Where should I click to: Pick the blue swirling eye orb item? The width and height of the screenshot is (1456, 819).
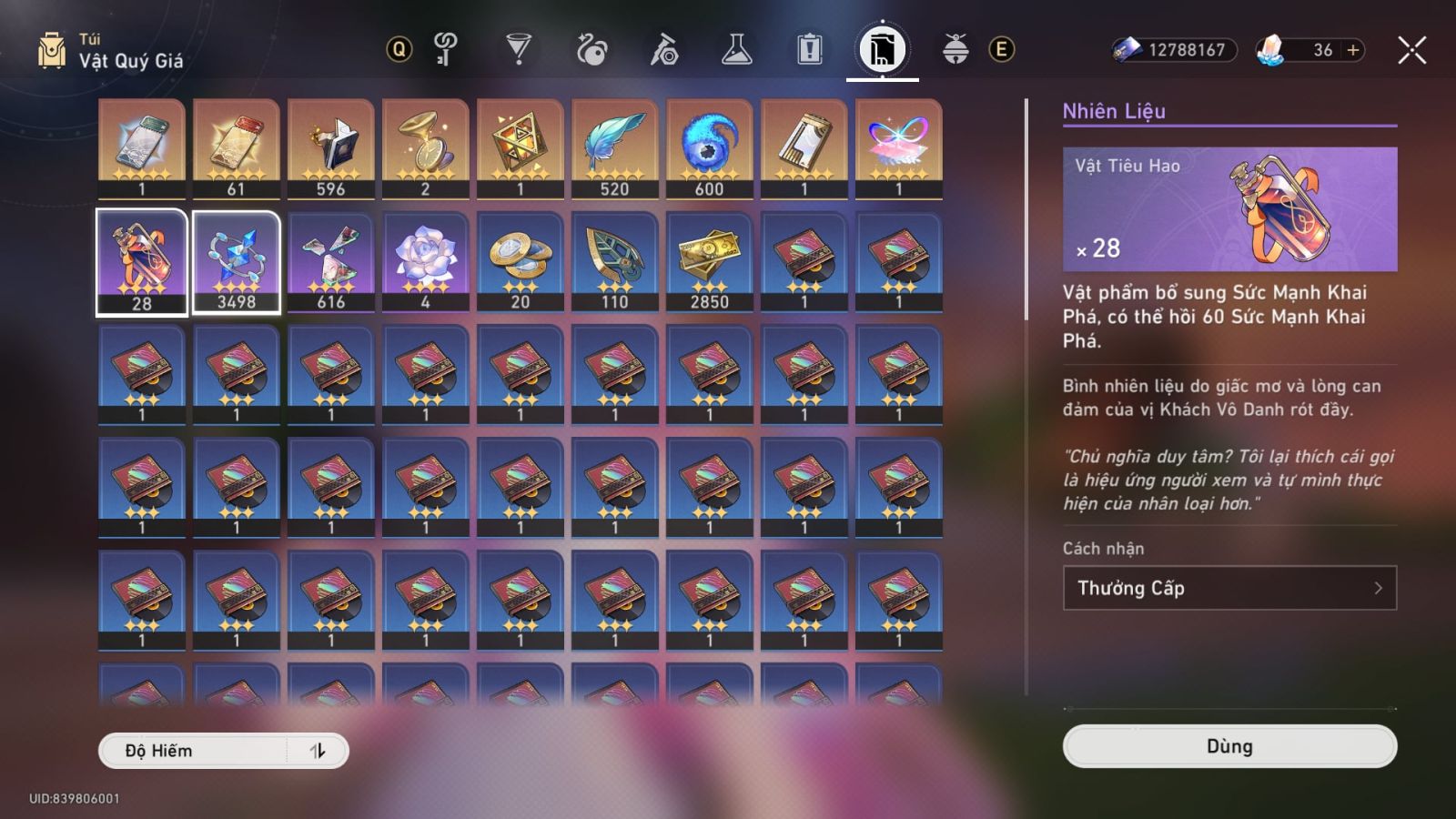click(710, 148)
